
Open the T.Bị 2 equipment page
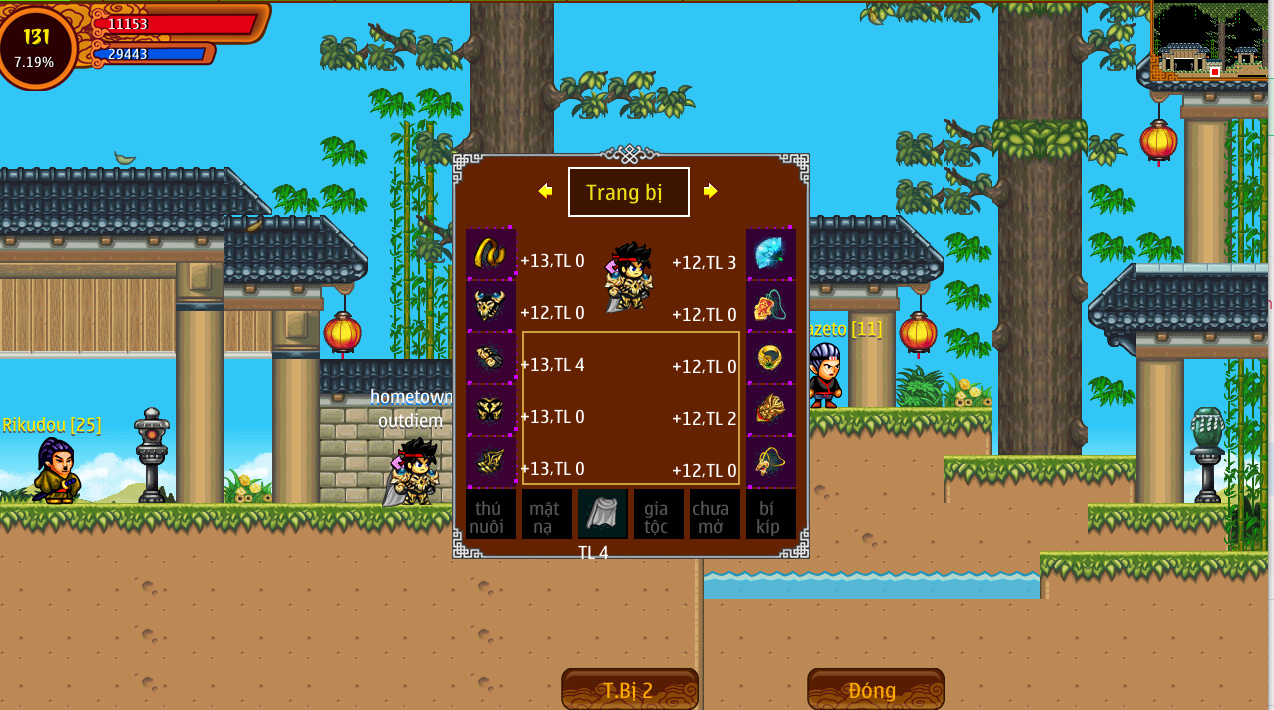pos(629,690)
